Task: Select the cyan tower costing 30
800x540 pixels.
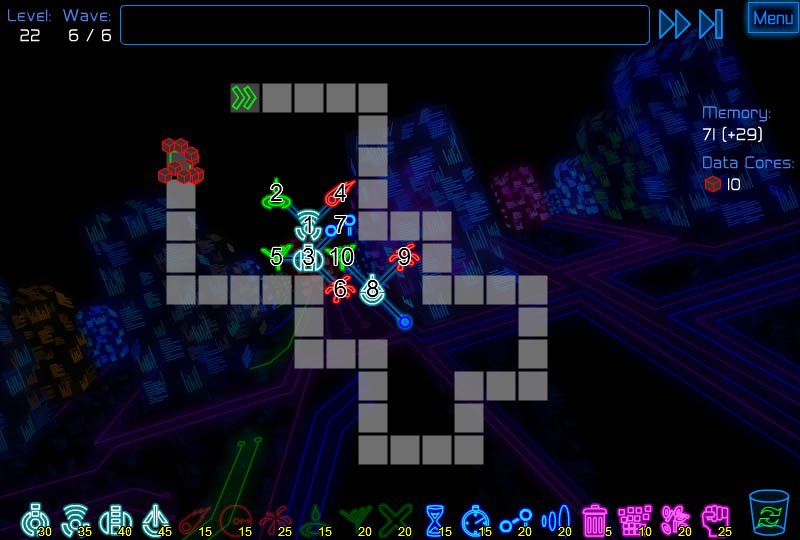Action: pos(35,519)
